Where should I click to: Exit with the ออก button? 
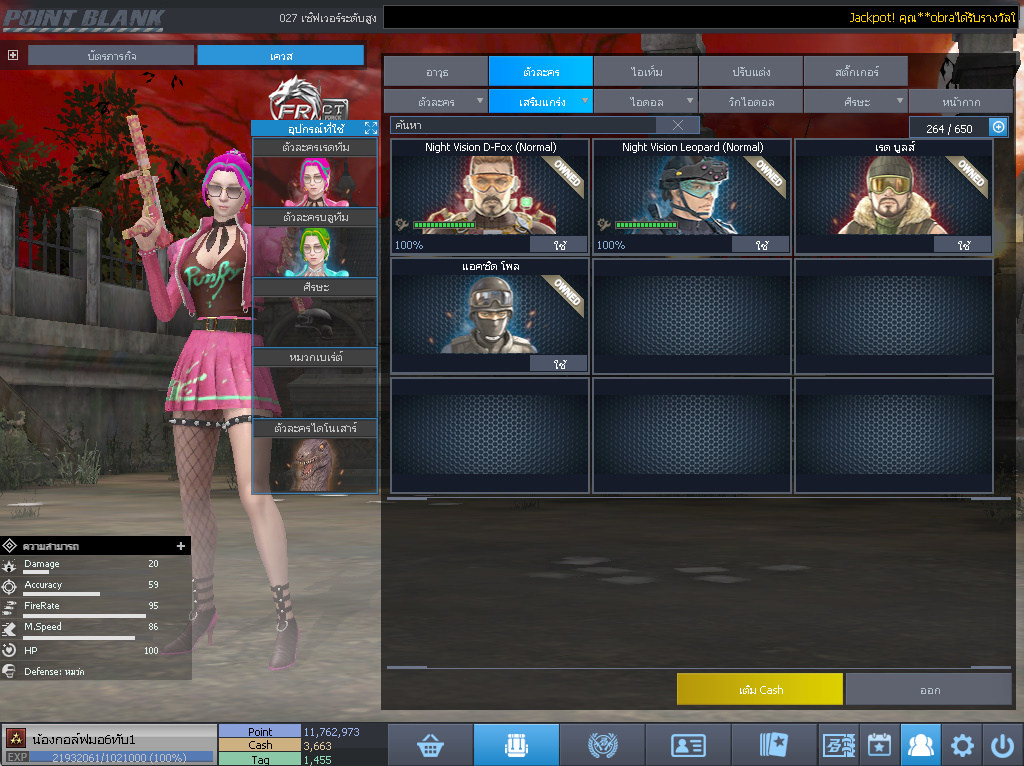click(x=929, y=689)
